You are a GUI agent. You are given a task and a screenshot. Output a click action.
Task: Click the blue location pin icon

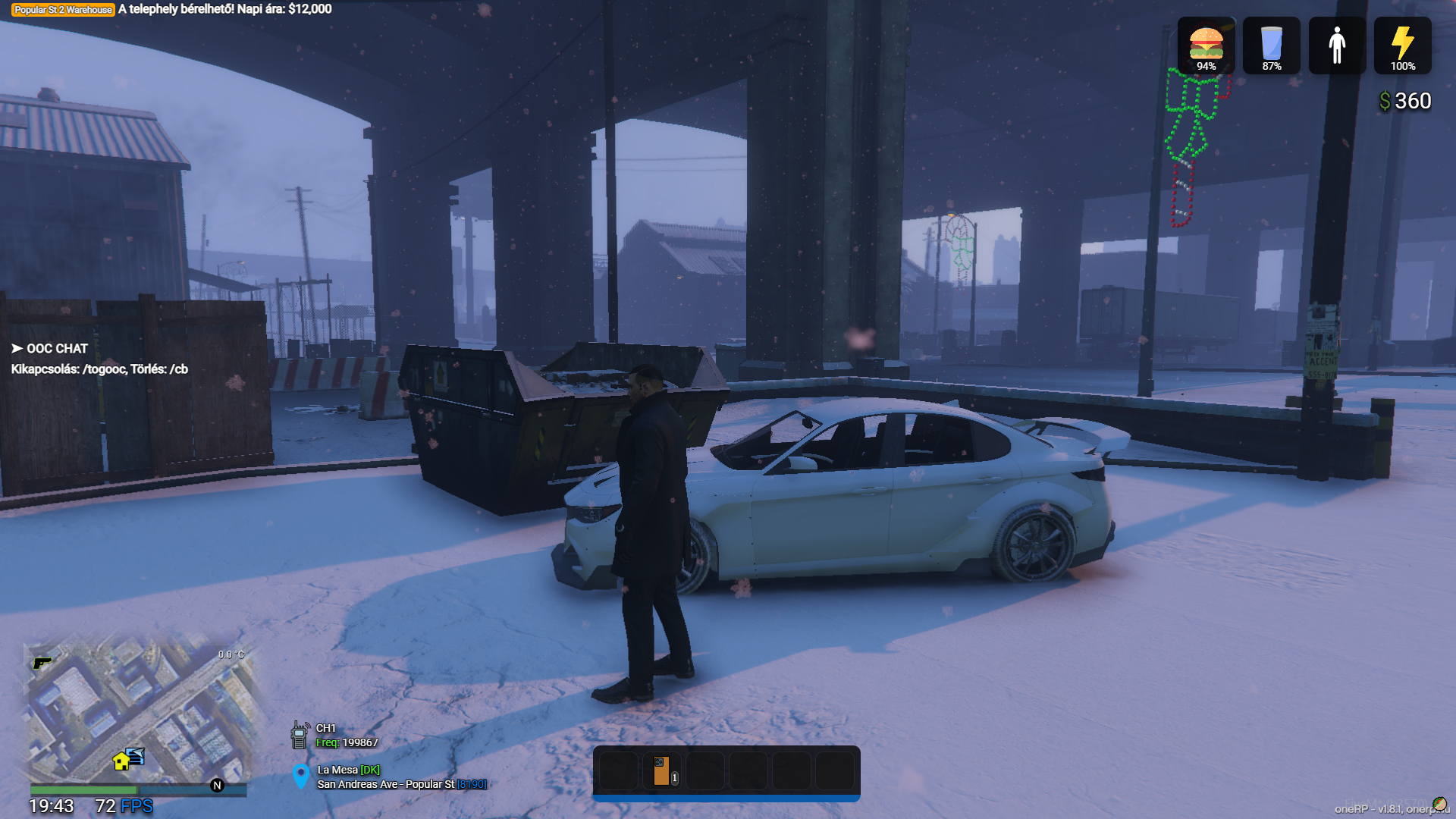[301, 776]
